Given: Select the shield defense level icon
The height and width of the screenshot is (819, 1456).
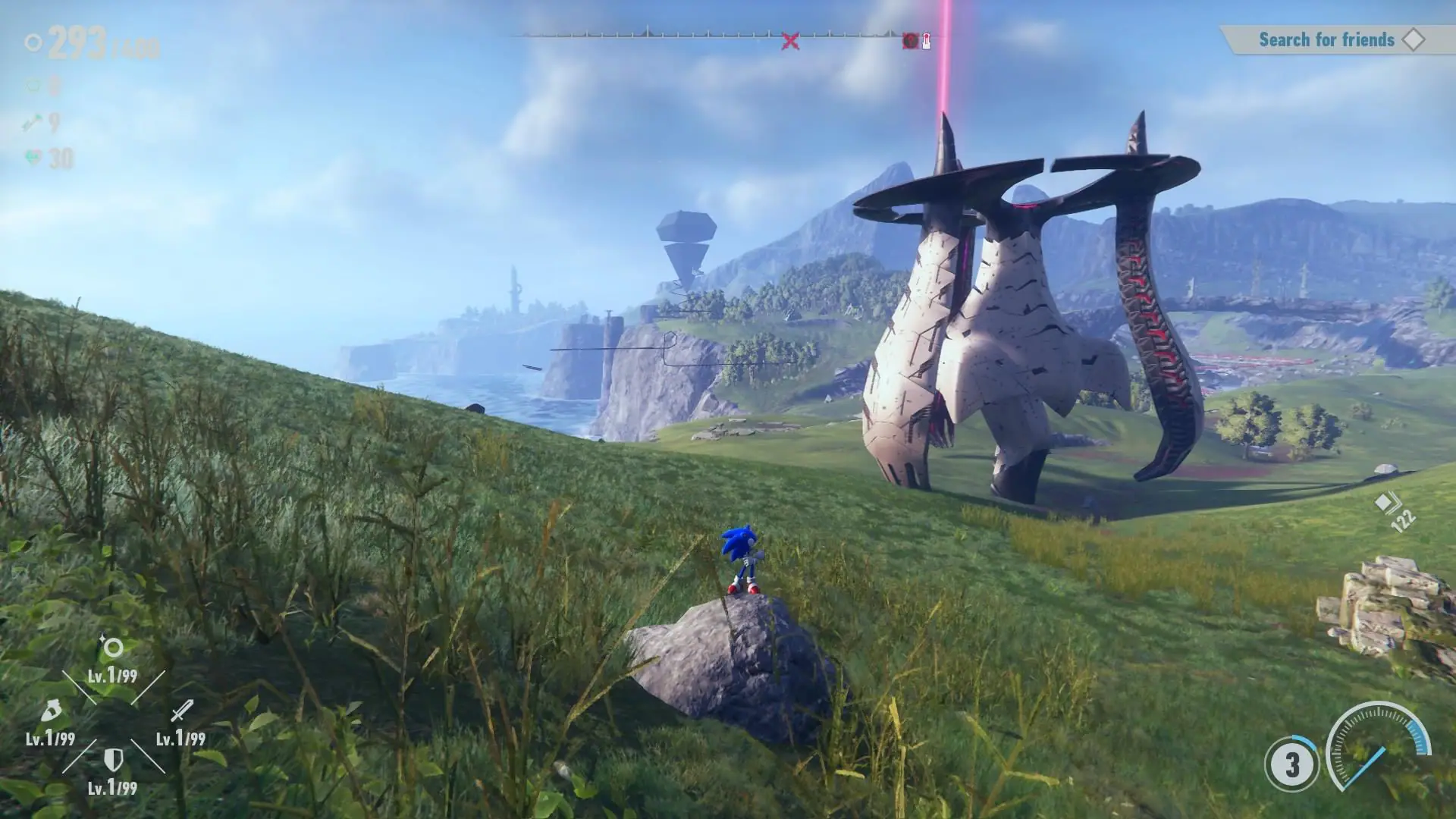Looking at the screenshot, I should pyautogui.click(x=113, y=759).
